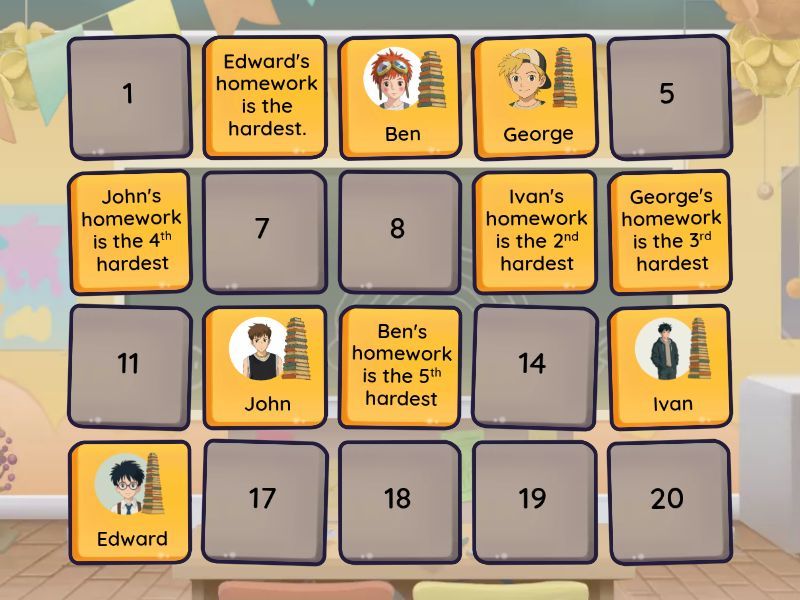Screen dimensions: 800x600
Task: Turn over card number 7
Action: (263, 229)
